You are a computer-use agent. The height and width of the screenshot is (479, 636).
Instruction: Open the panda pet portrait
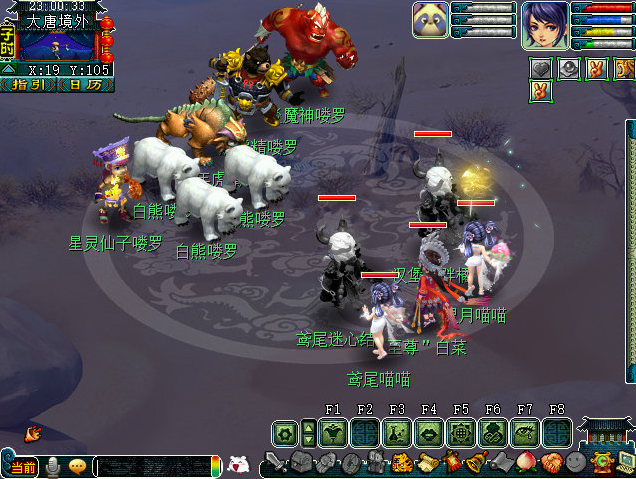click(x=430, y=20)
